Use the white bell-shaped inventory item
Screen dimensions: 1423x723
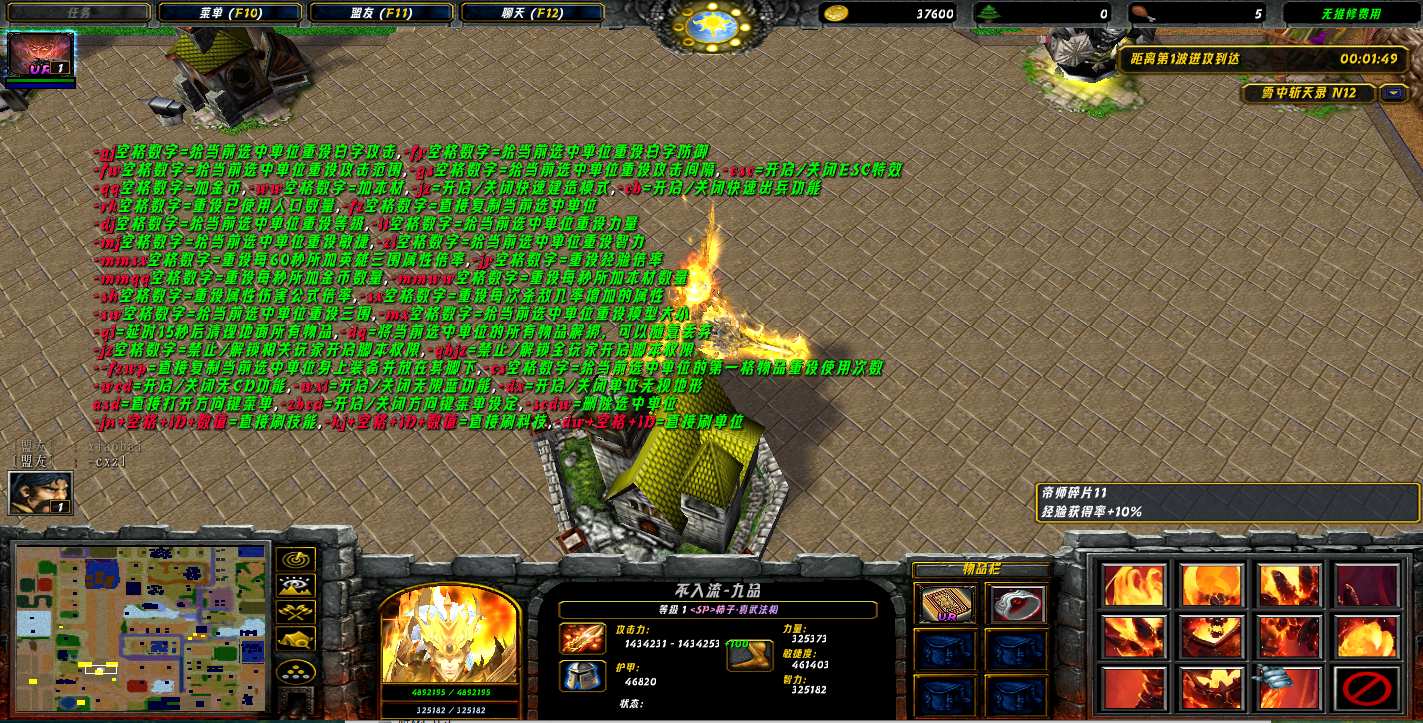(1016, 604)
